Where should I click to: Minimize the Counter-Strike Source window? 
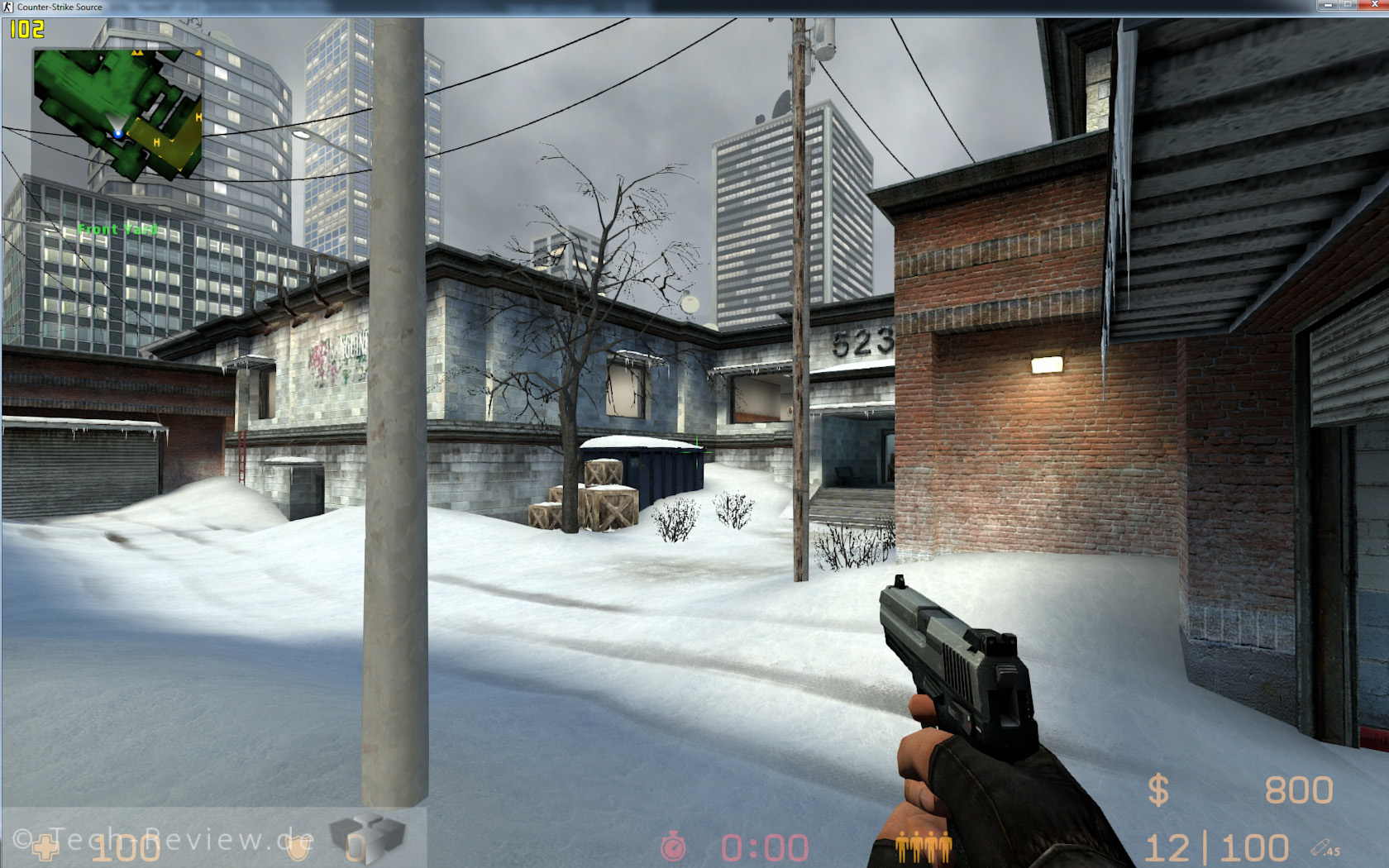[x=1328, y=5]
